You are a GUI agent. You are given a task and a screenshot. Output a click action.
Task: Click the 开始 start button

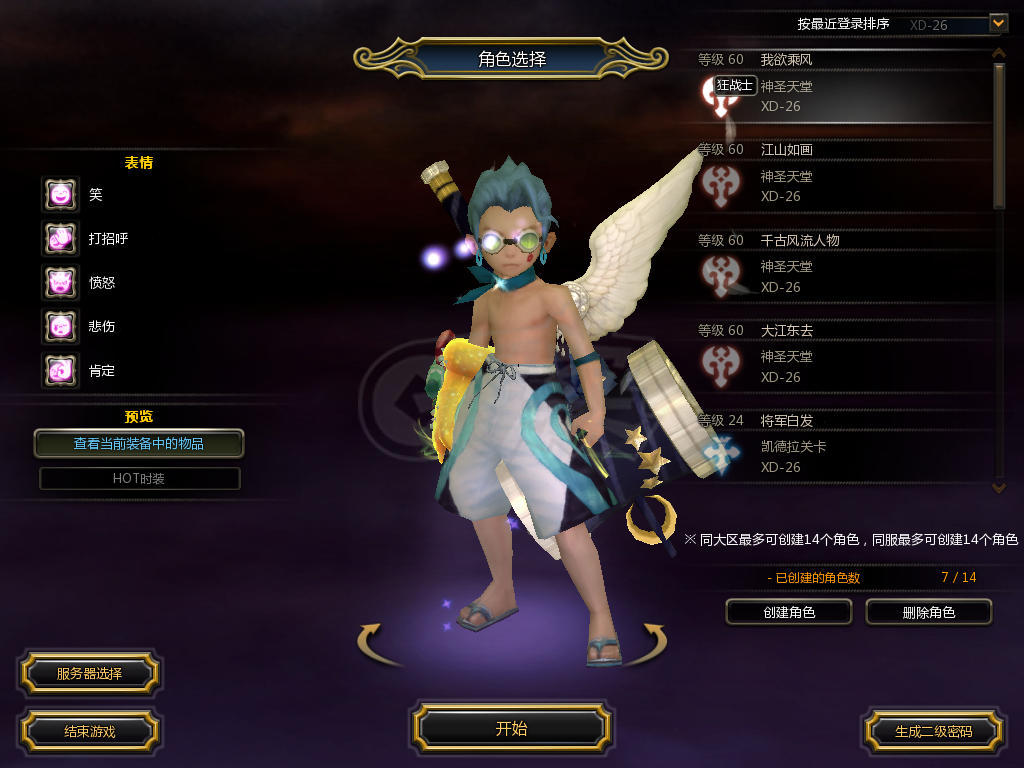[x=511, y=728]
